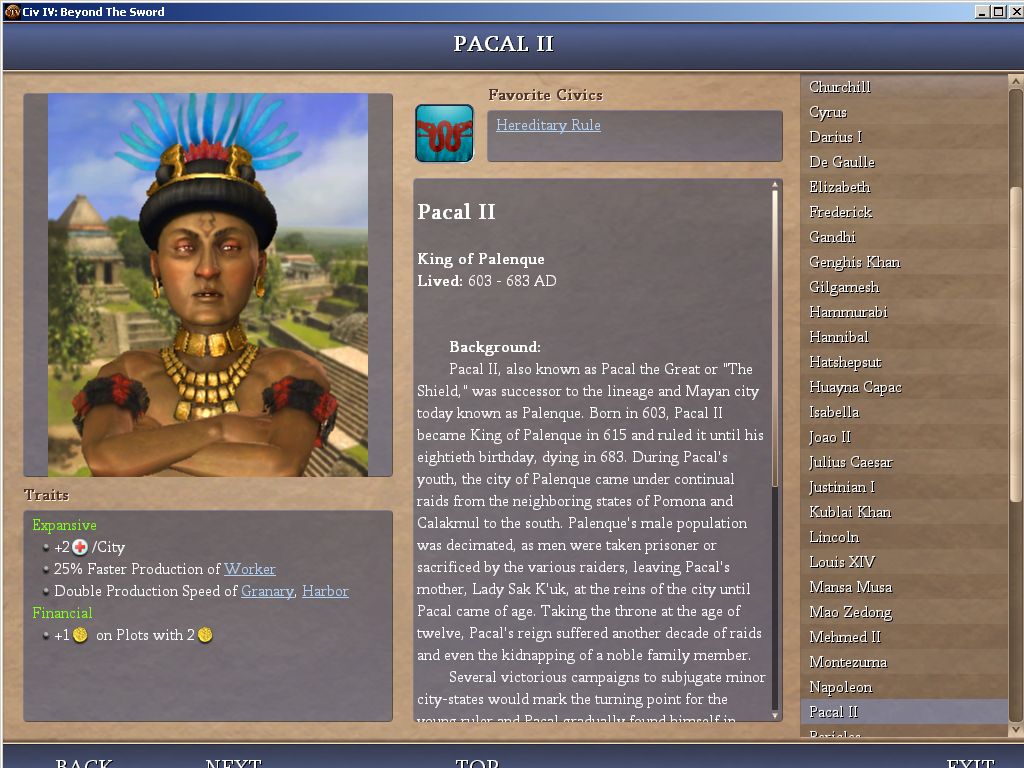Advance with the NEXT button
The height and width of the screenshot is (768, 1024).
pos(233,762)
